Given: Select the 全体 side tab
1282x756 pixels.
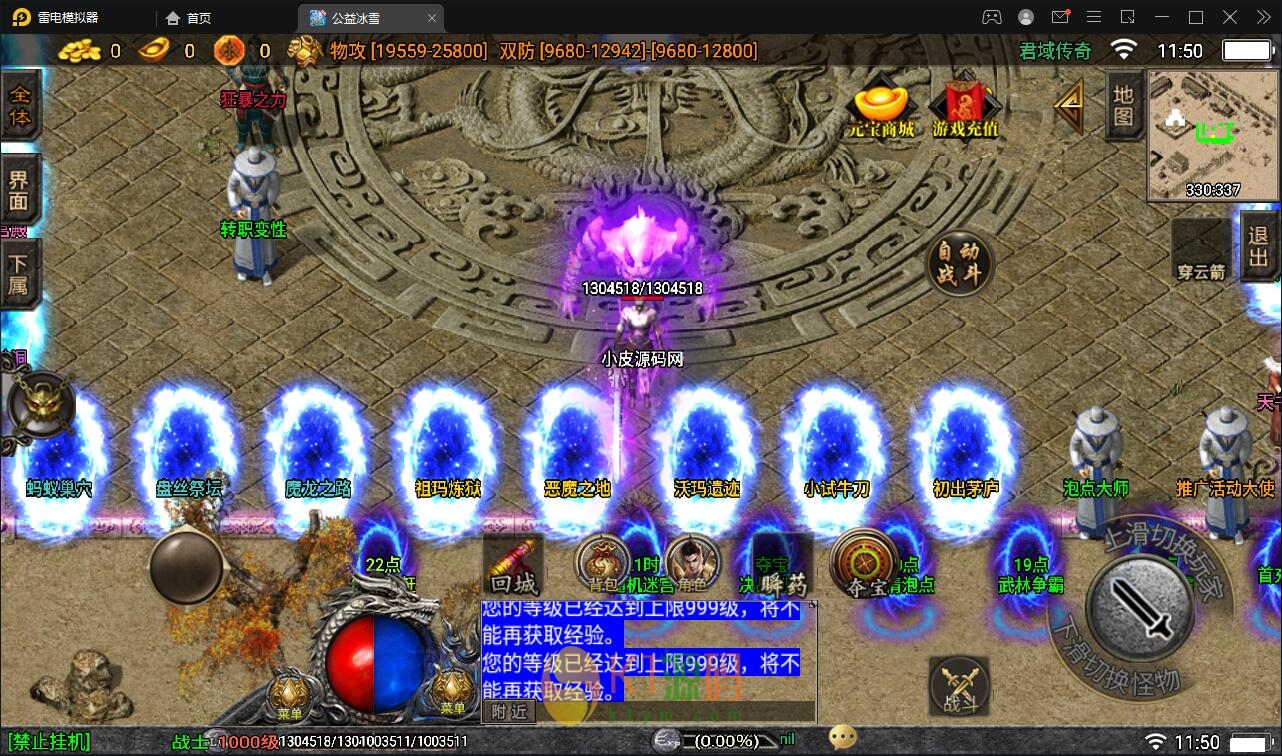Looking at the screenshot, I should coord(20,106).
